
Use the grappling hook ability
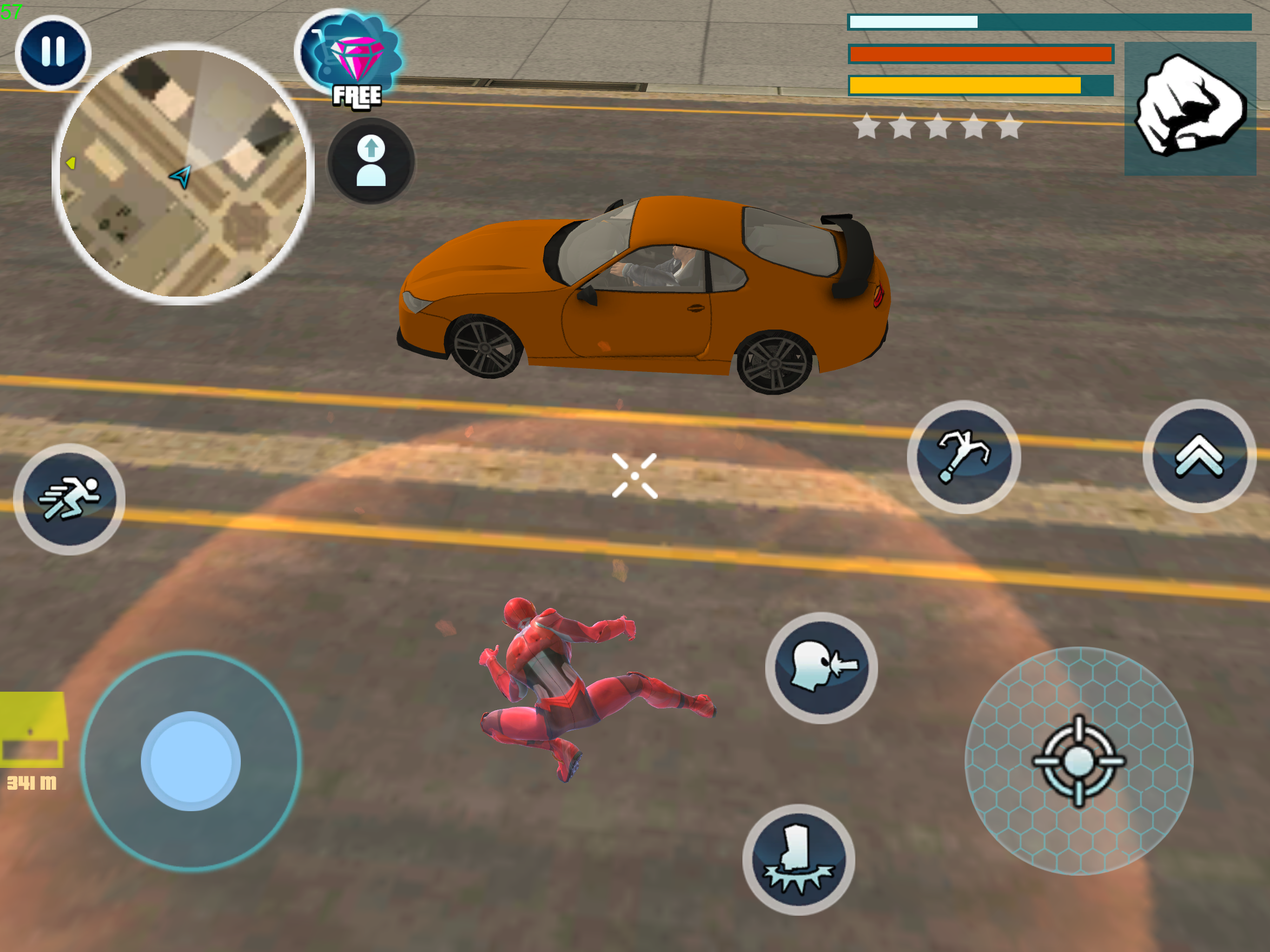(x=963, y=456)
